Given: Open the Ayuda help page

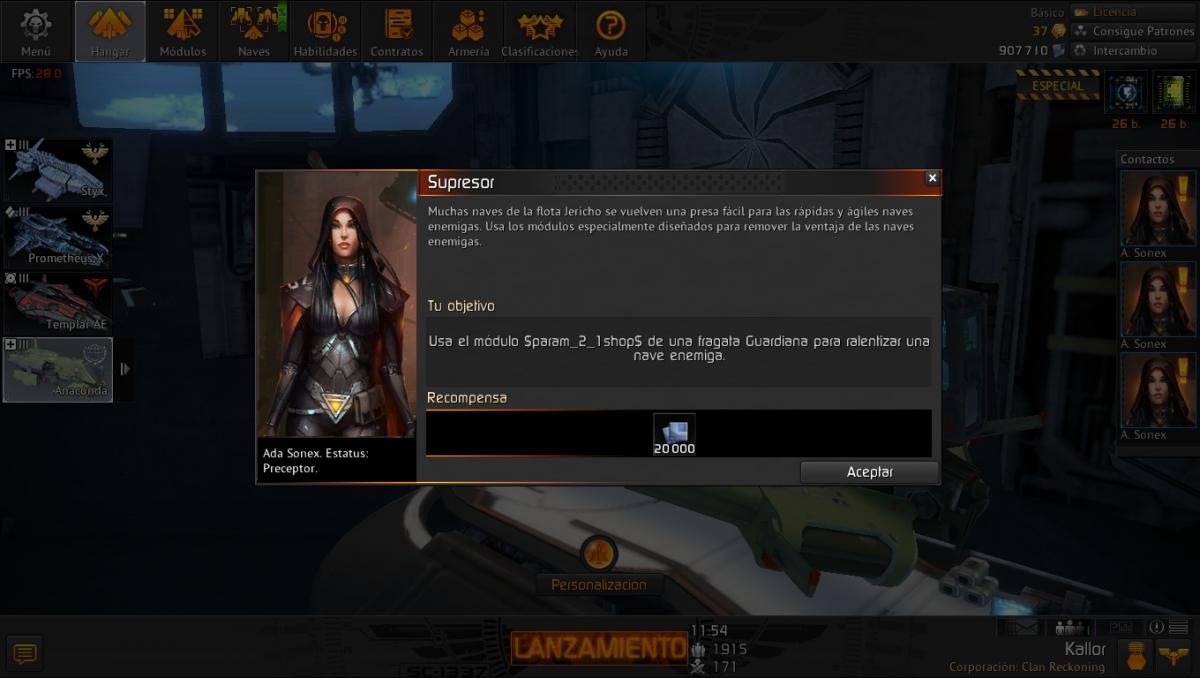Looking at the screenshot, I should click(611, 32).
